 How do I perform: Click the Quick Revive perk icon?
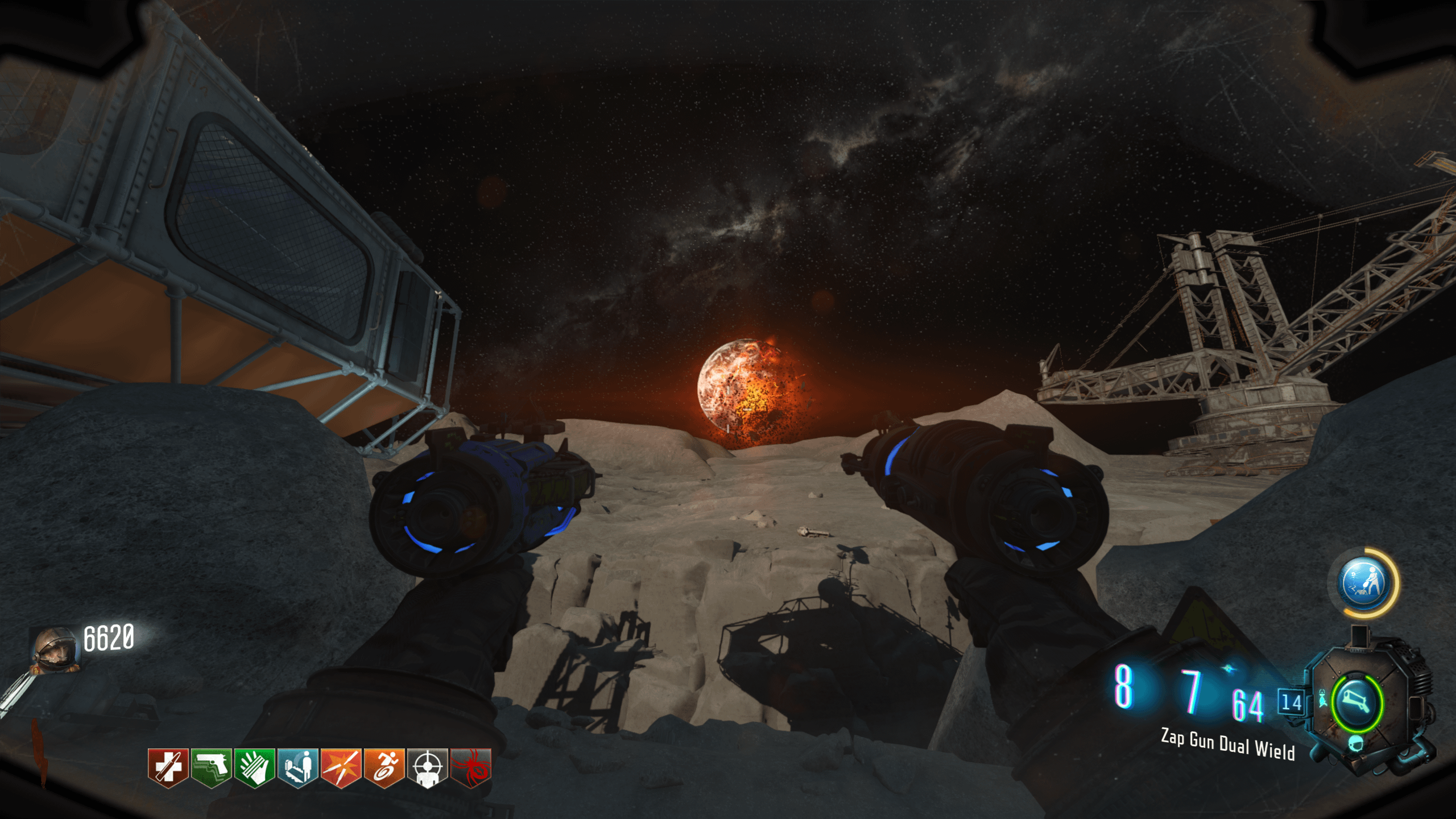coord(168,767)
